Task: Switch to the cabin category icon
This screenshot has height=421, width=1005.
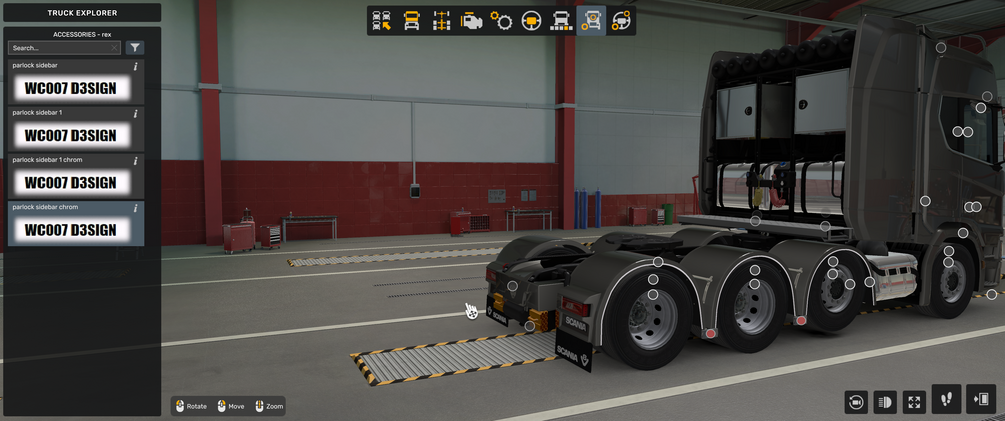Action: point(411,20)
